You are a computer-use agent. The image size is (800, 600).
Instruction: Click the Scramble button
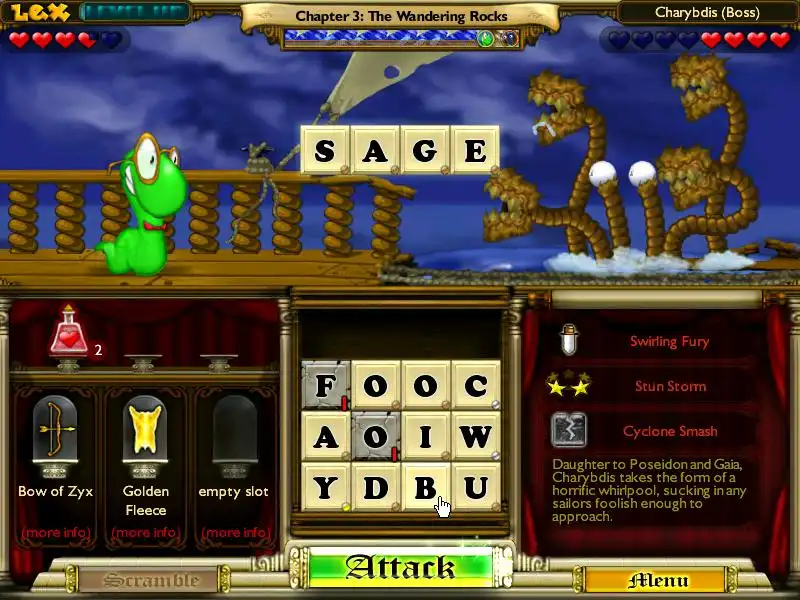[151, 580]
